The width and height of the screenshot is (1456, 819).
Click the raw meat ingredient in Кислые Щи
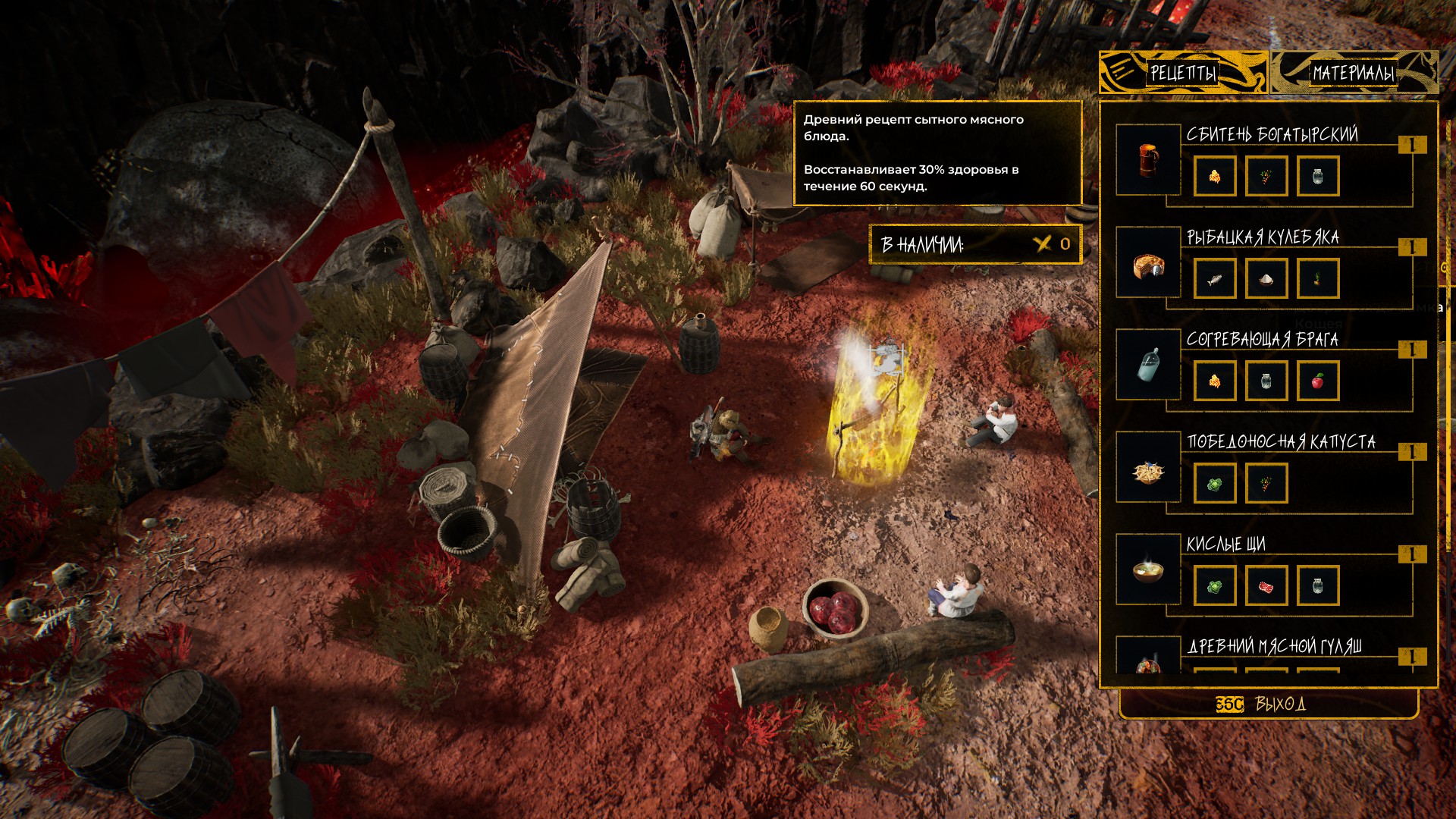(x=1266, y=585)
